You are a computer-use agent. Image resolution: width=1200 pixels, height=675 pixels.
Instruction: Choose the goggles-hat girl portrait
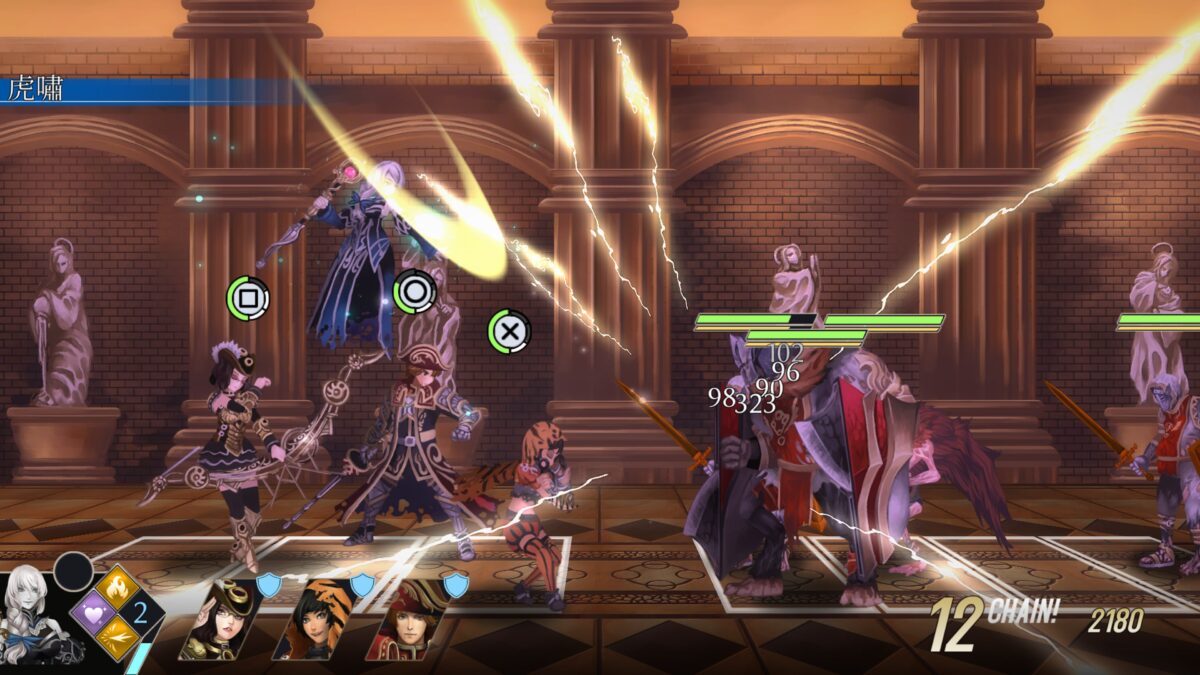[222, 620]
